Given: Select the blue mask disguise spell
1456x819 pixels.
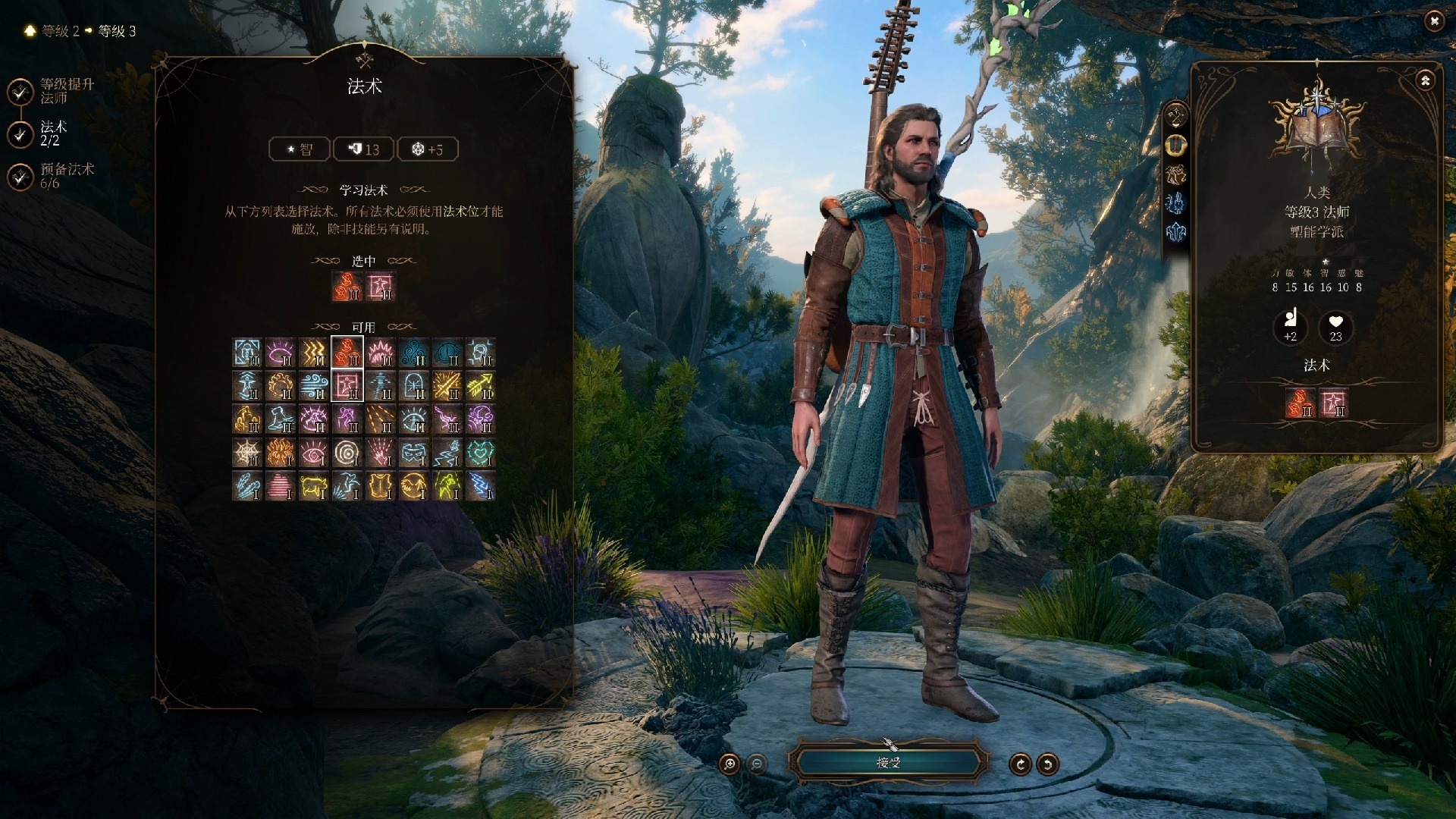Looking at the screenshot, I should tap(413, 453).
